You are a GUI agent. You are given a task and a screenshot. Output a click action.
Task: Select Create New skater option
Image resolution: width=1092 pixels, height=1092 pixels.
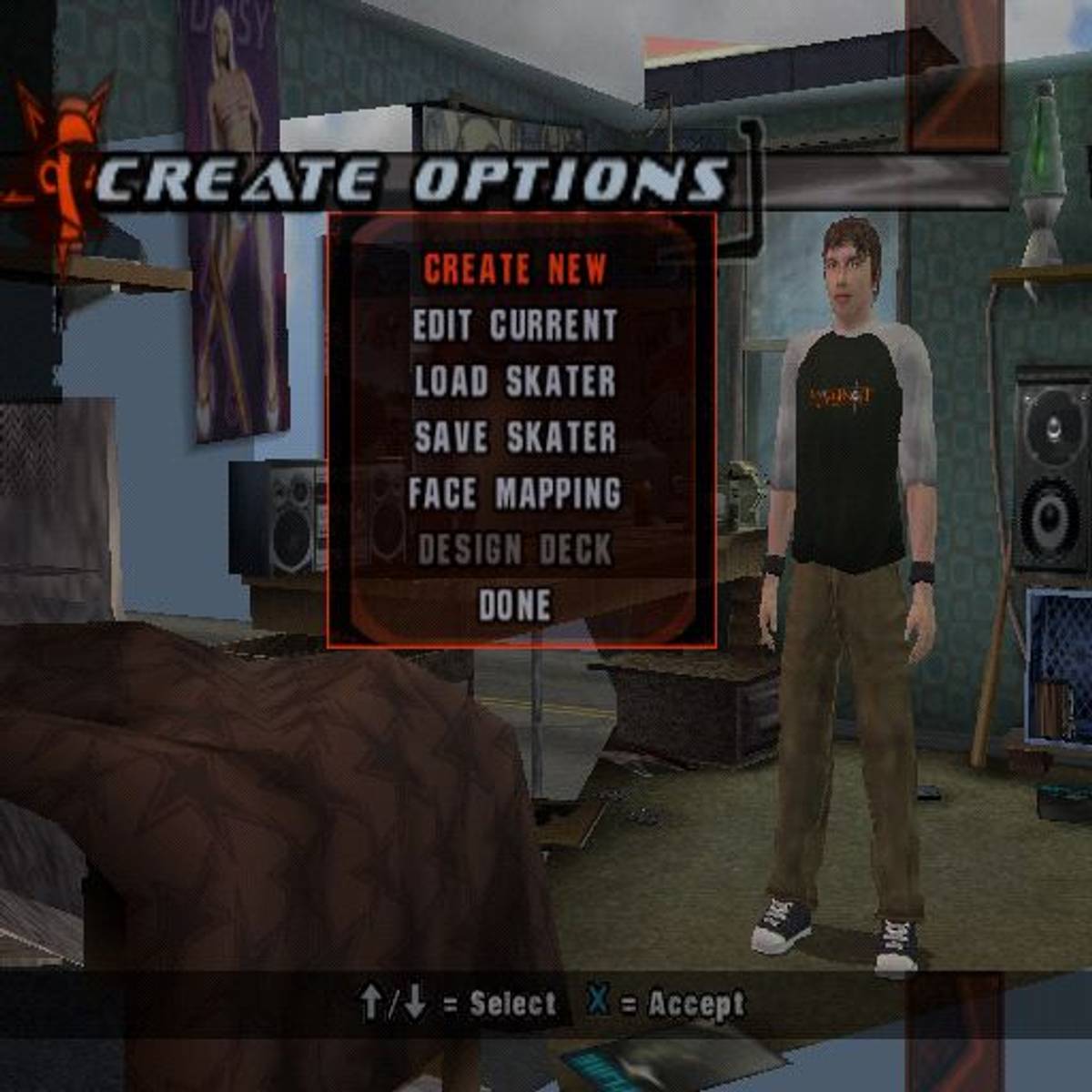(x=515, y=269)
